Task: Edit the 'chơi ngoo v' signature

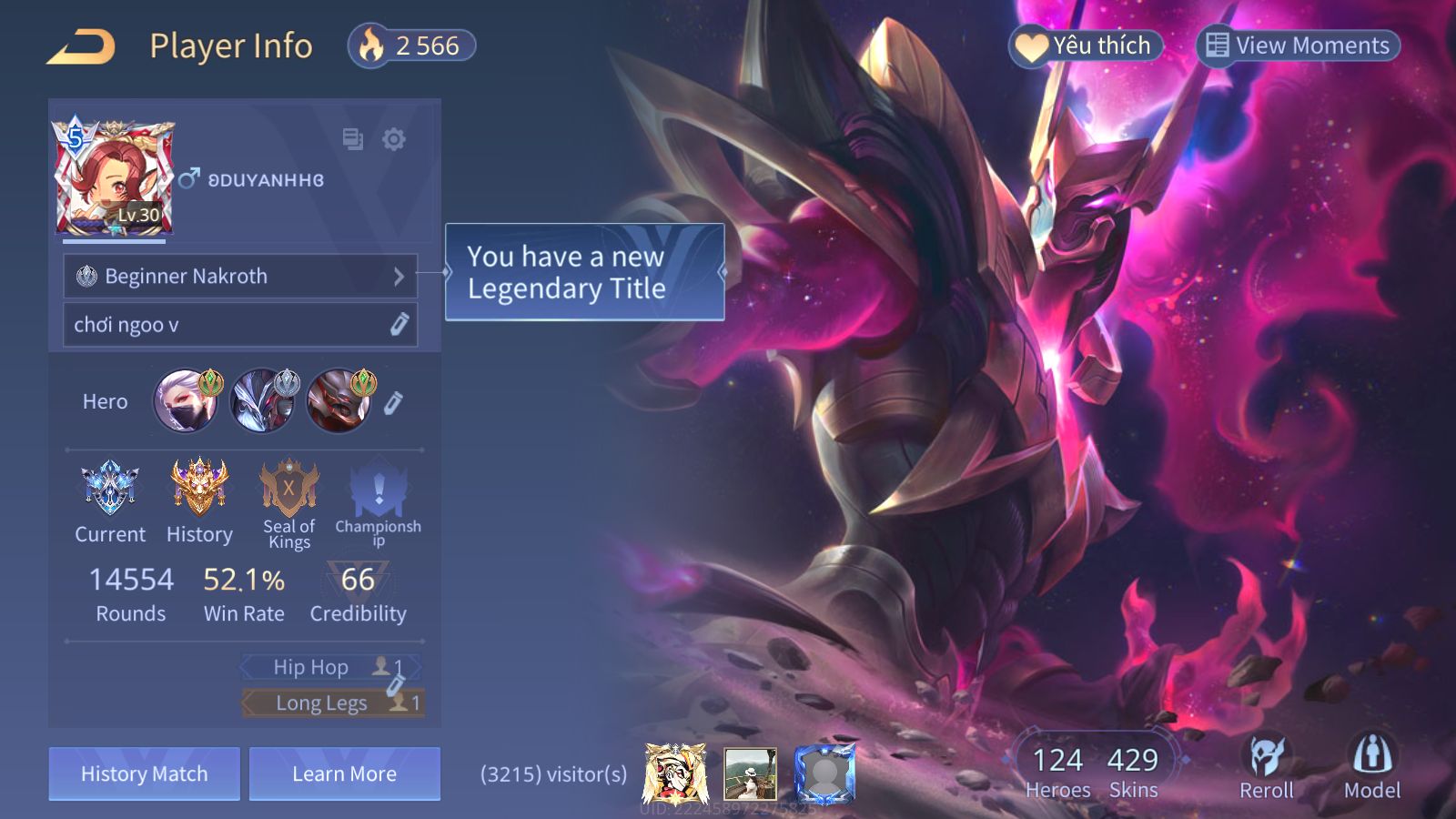Action: 399,325
